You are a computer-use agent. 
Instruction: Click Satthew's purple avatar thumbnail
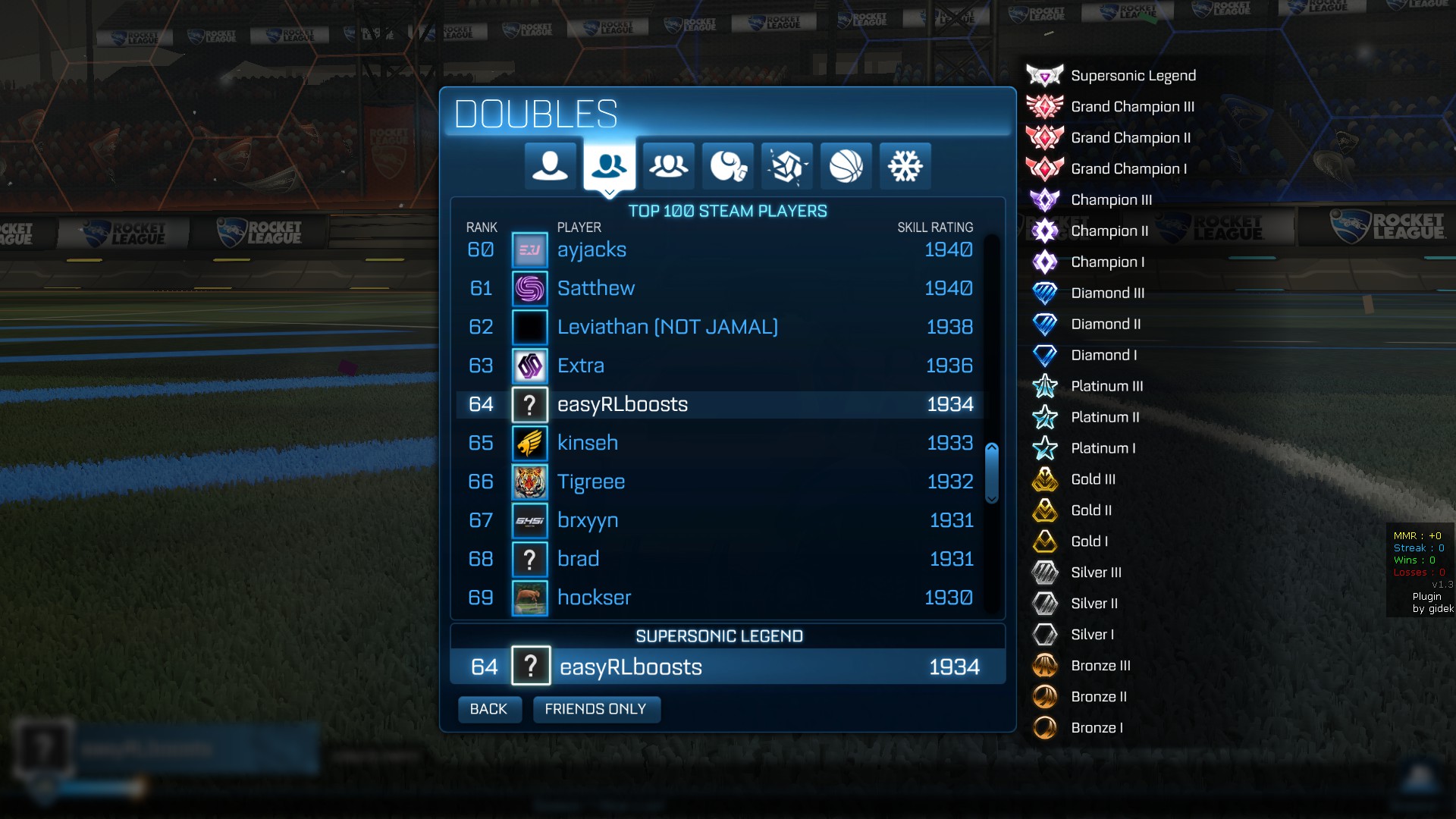(530, 288)
